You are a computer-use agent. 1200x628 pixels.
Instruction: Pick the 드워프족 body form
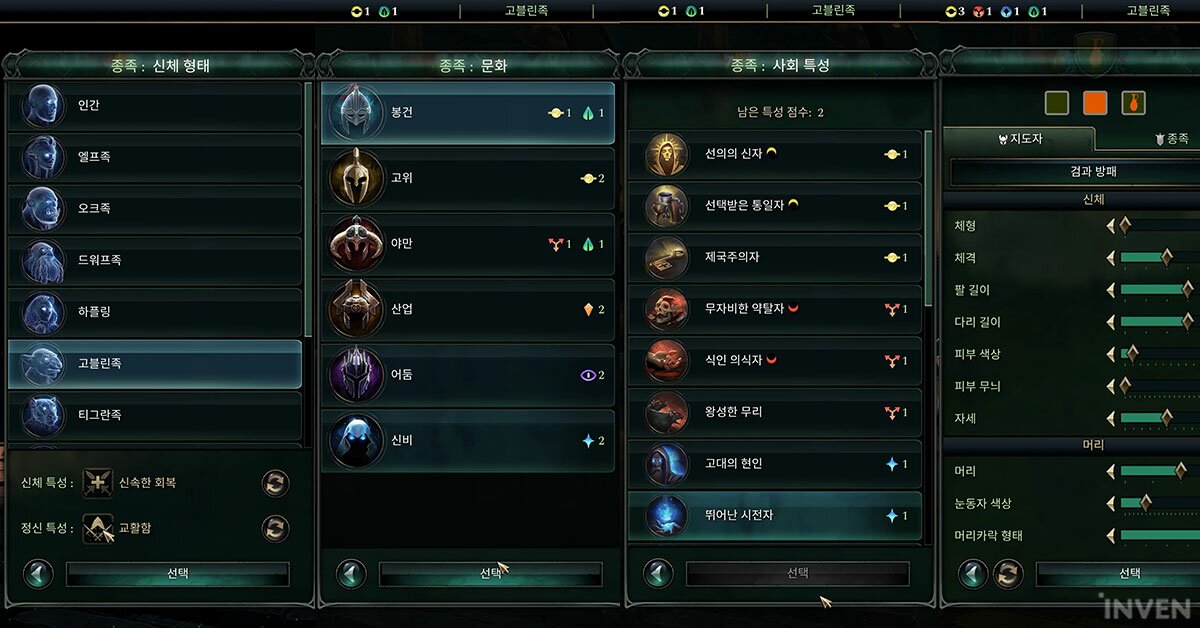155,261
